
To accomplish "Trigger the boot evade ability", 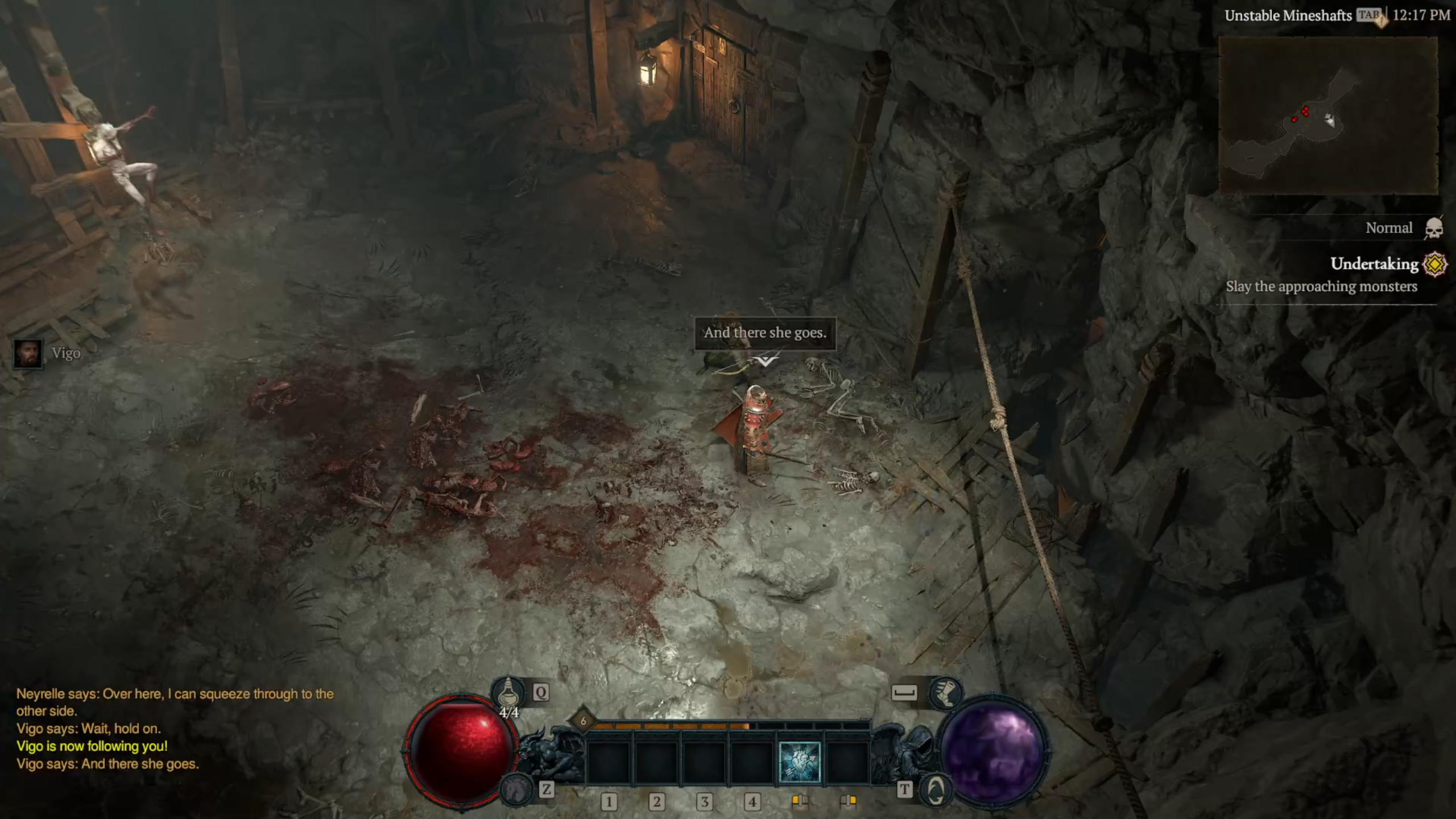I will (x=945, y=692).
